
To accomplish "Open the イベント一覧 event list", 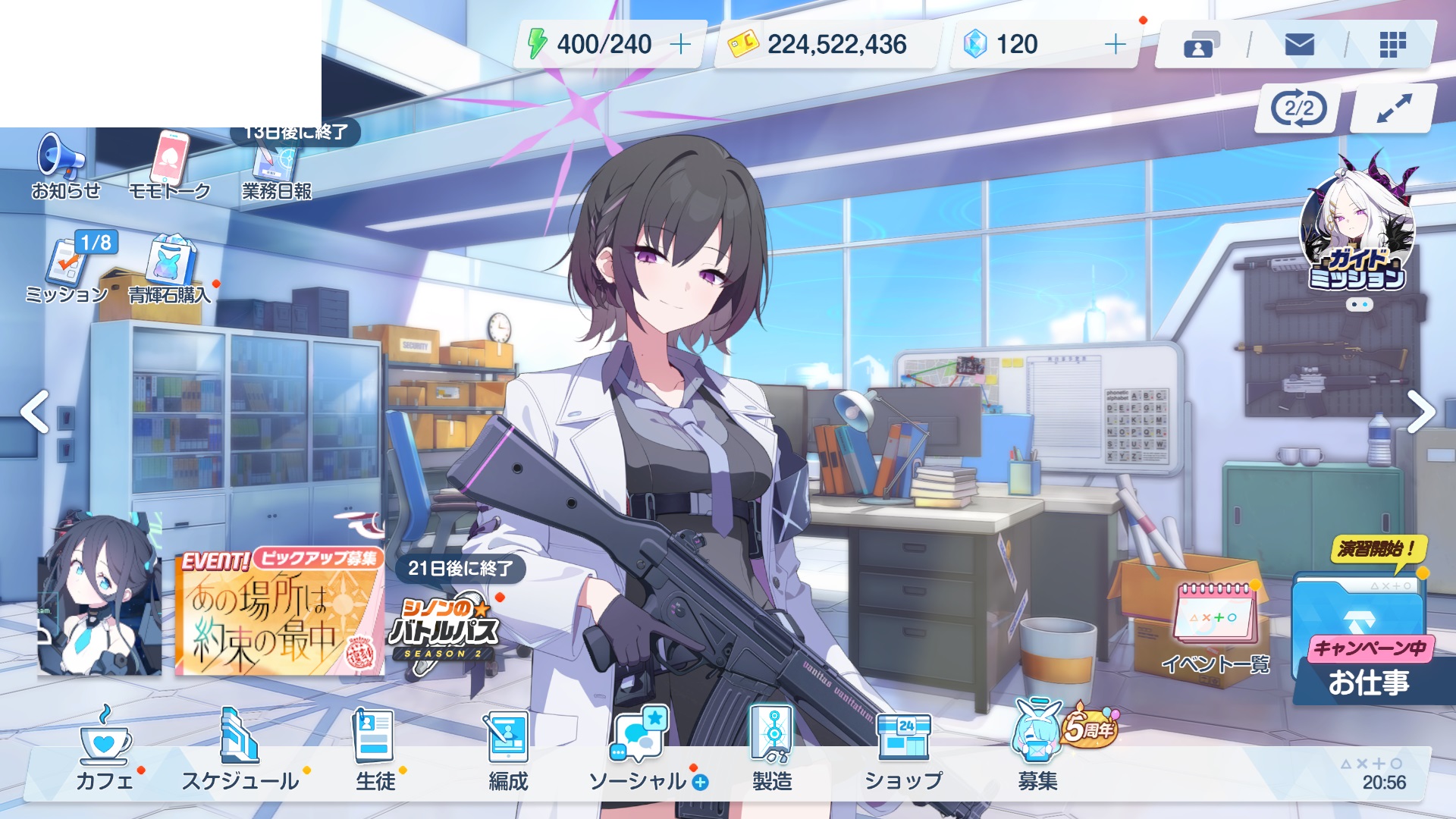I will 1216,628.
